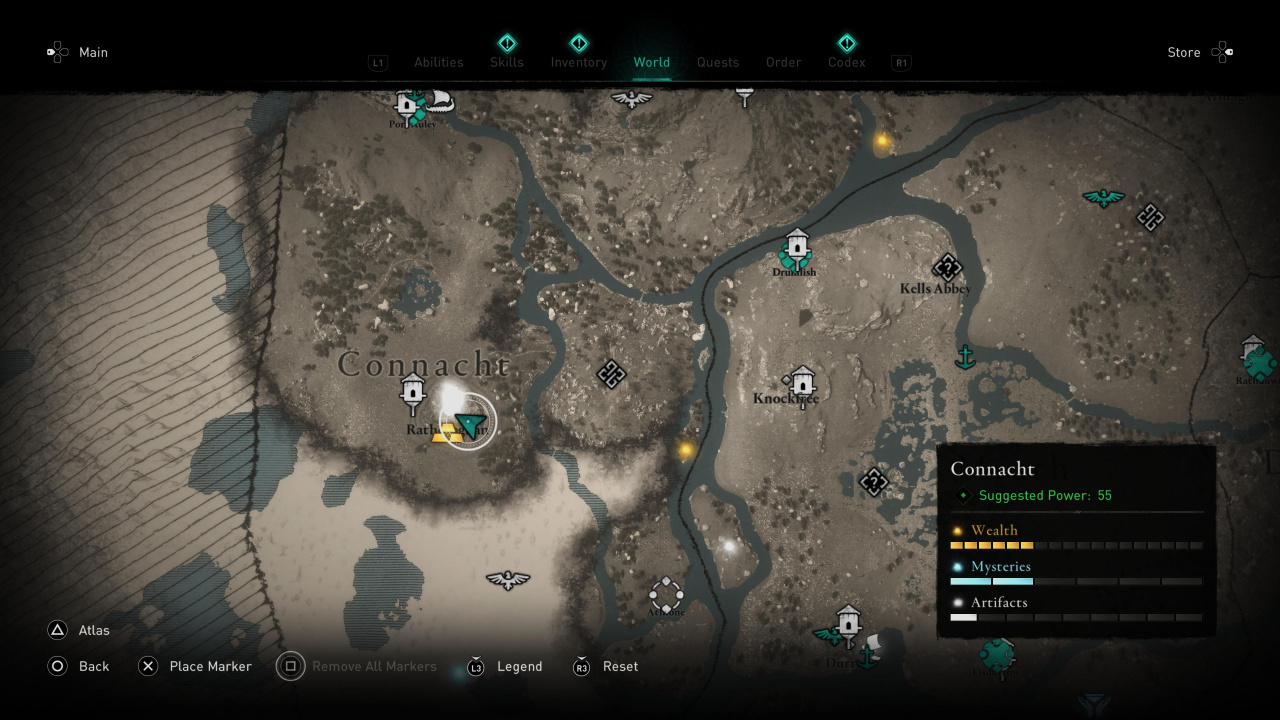The height and width of the screenshot is (720, 1280).
Task: Go to the Inventory tab
Action: point(579,62)
